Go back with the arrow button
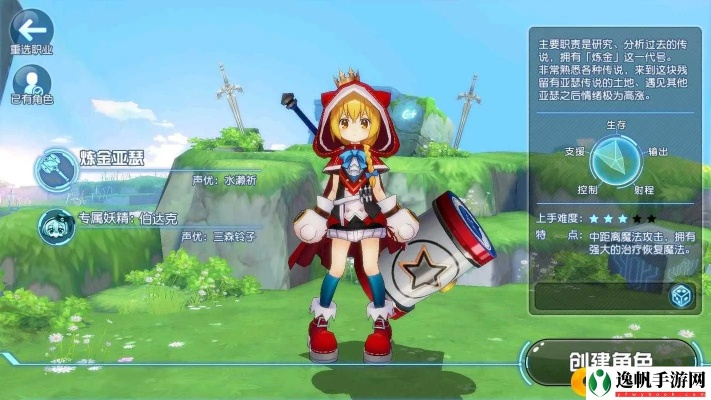This screenshot has height=400, width=711. [30, 26]
